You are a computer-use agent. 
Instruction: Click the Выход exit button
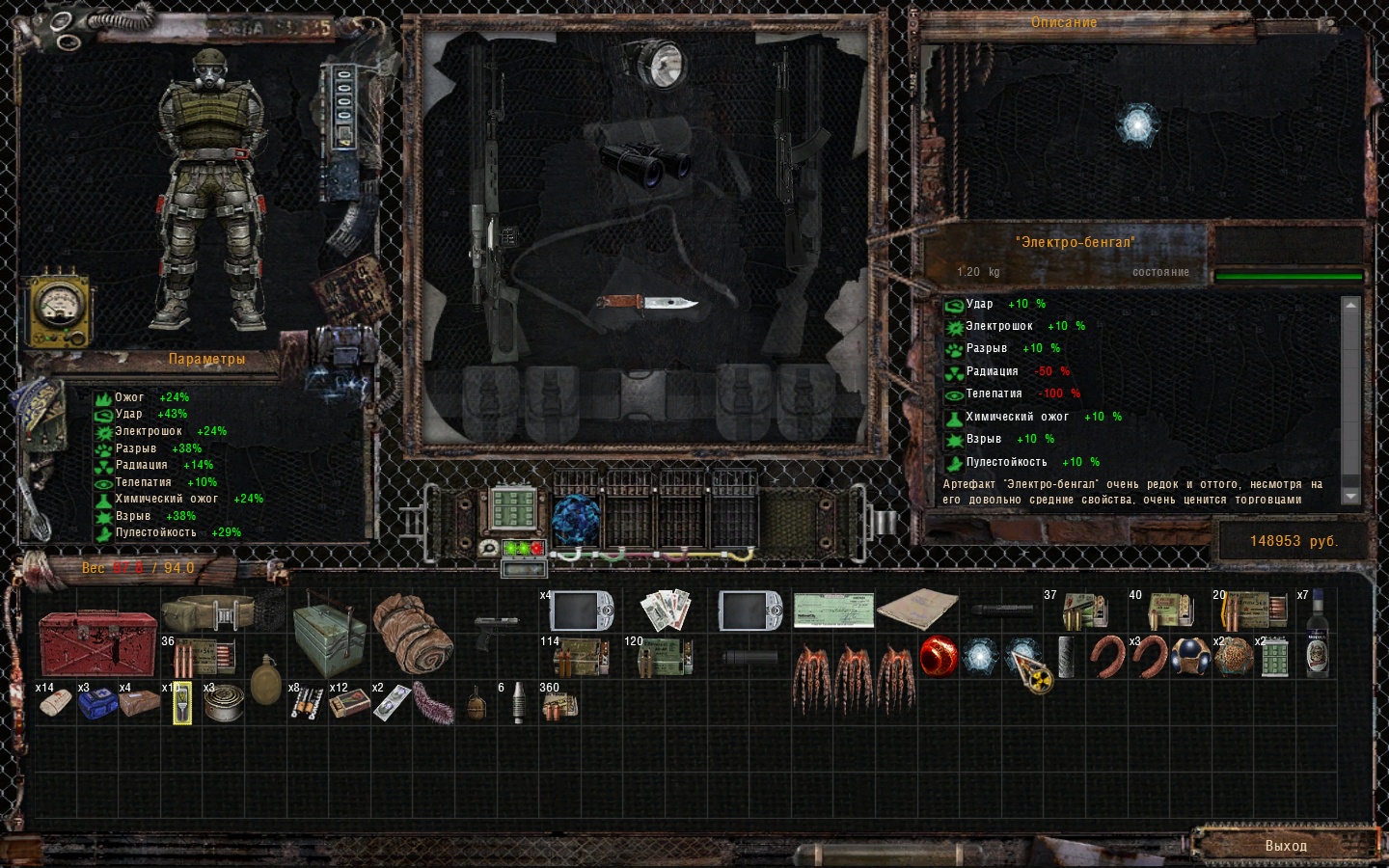(1286, 845)
